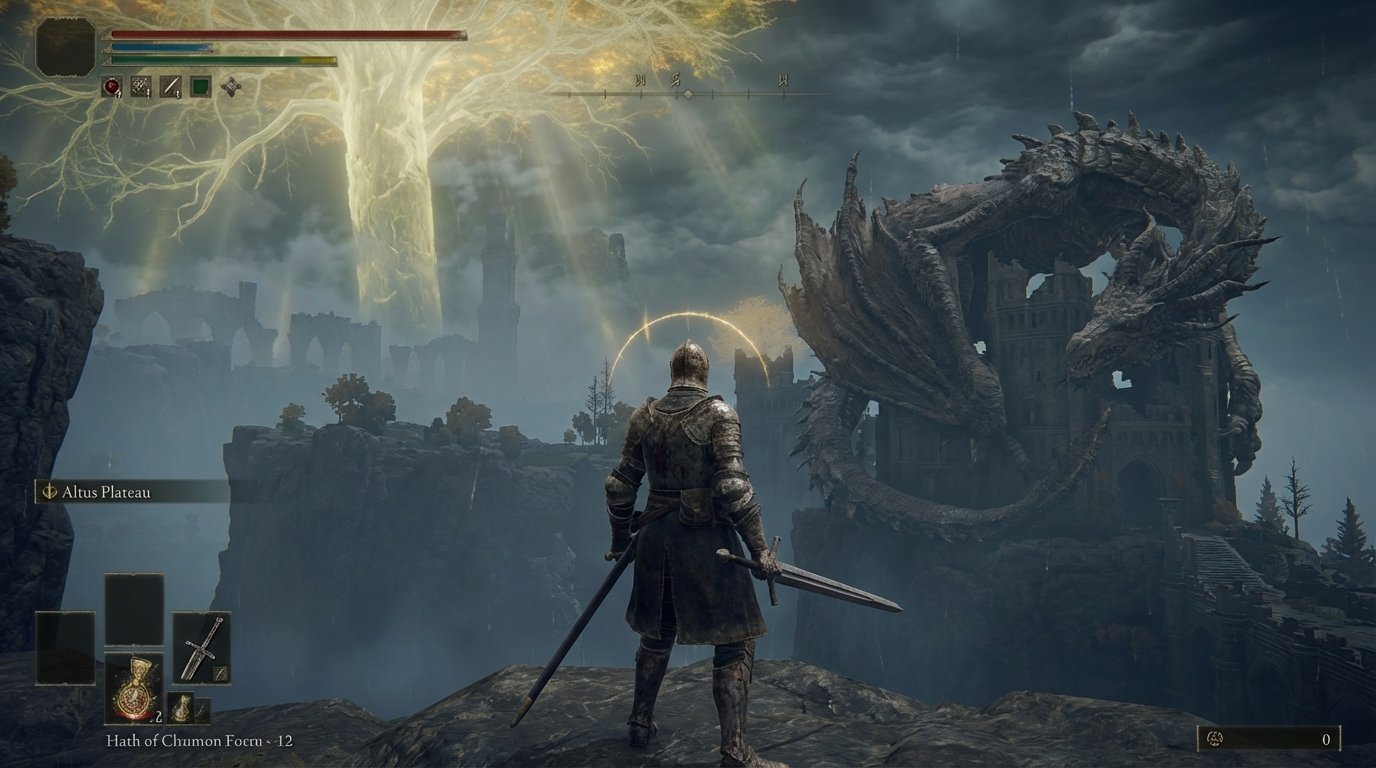Viewport: 1376px width, 768px height.
Task: Click the bottle item in the pouch slot
Action: [x=182, y=708]
